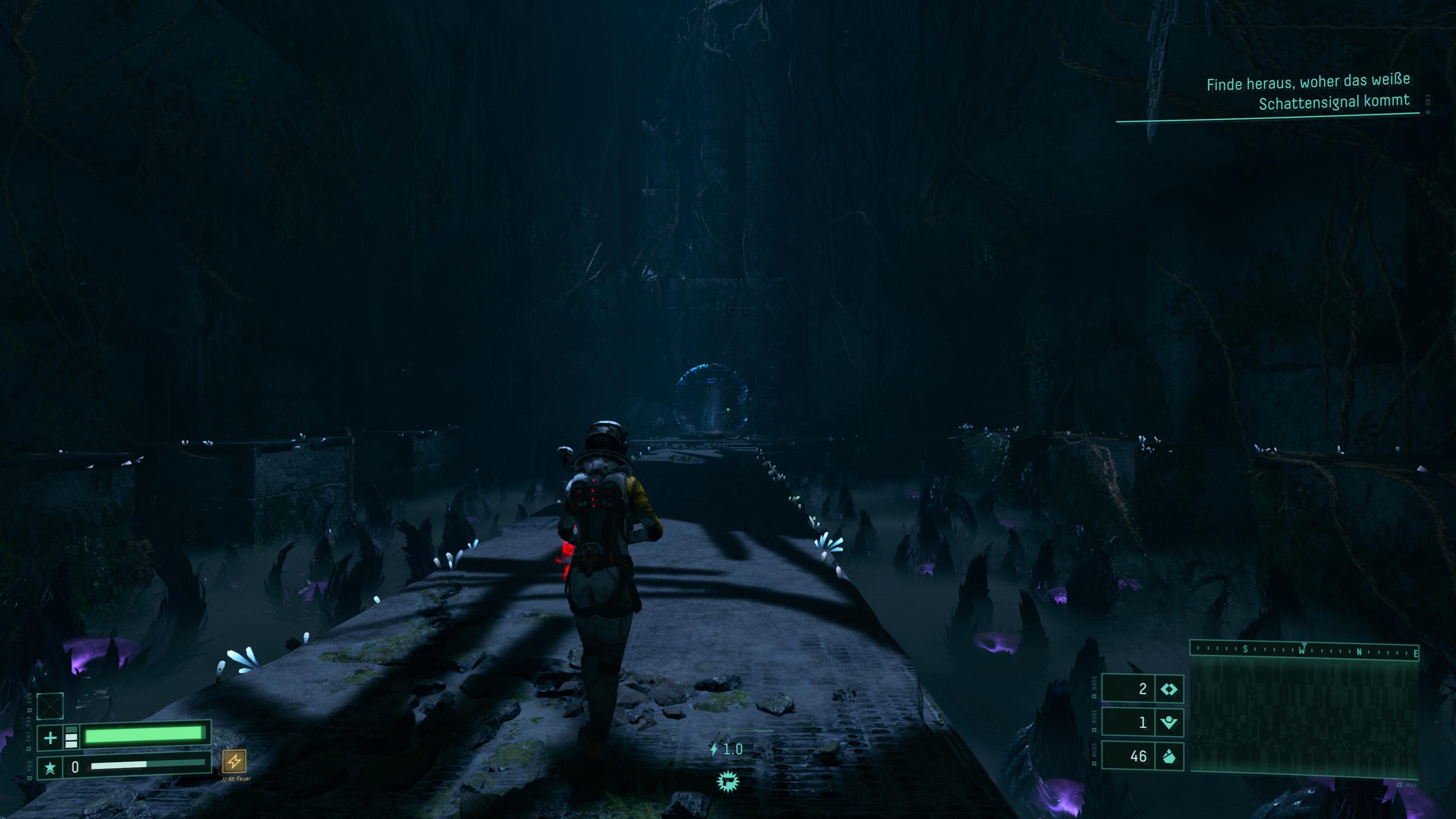Click the proficiency star icon

[x=50, y=767]
